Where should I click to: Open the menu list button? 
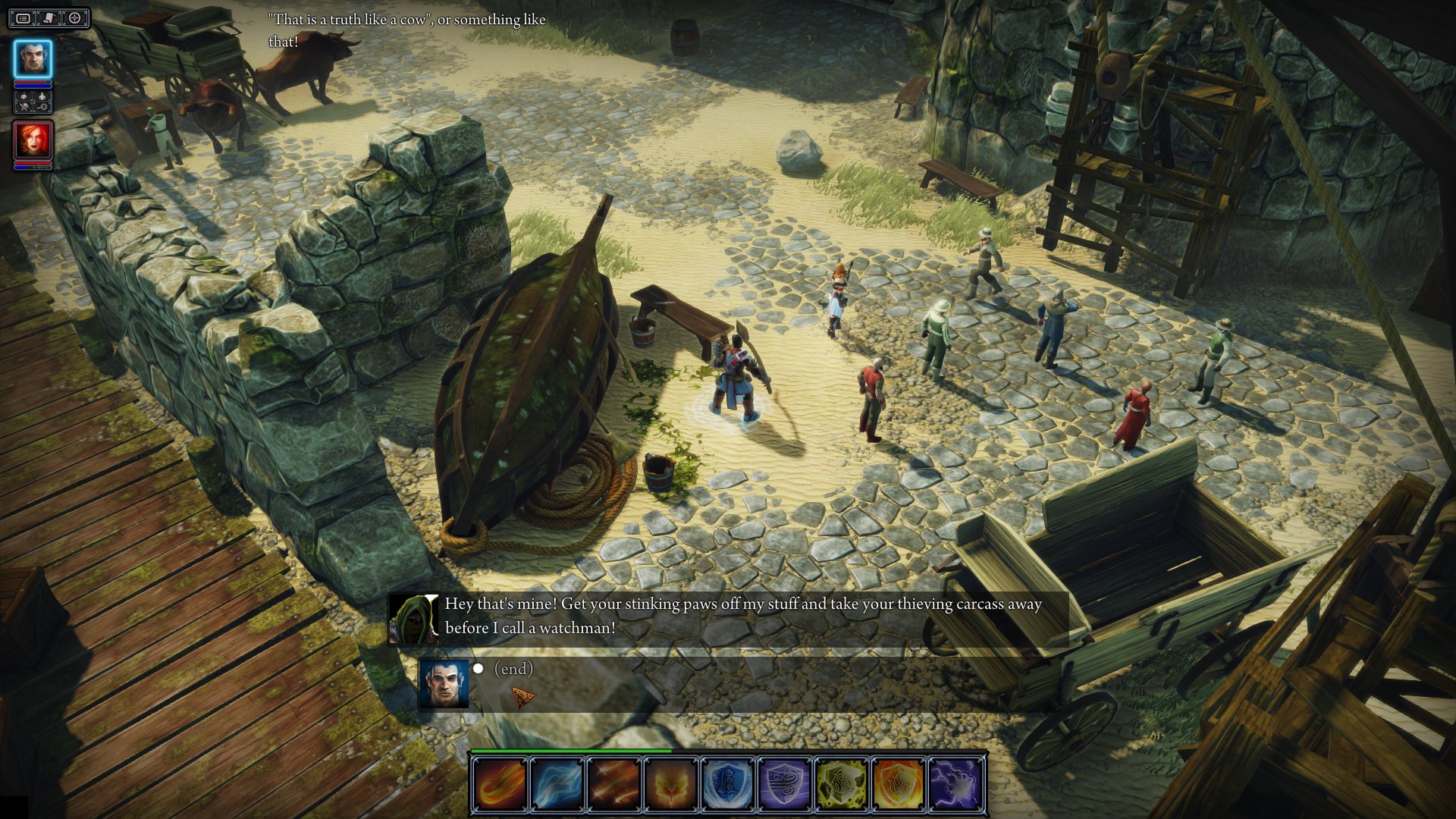[24, 18]
